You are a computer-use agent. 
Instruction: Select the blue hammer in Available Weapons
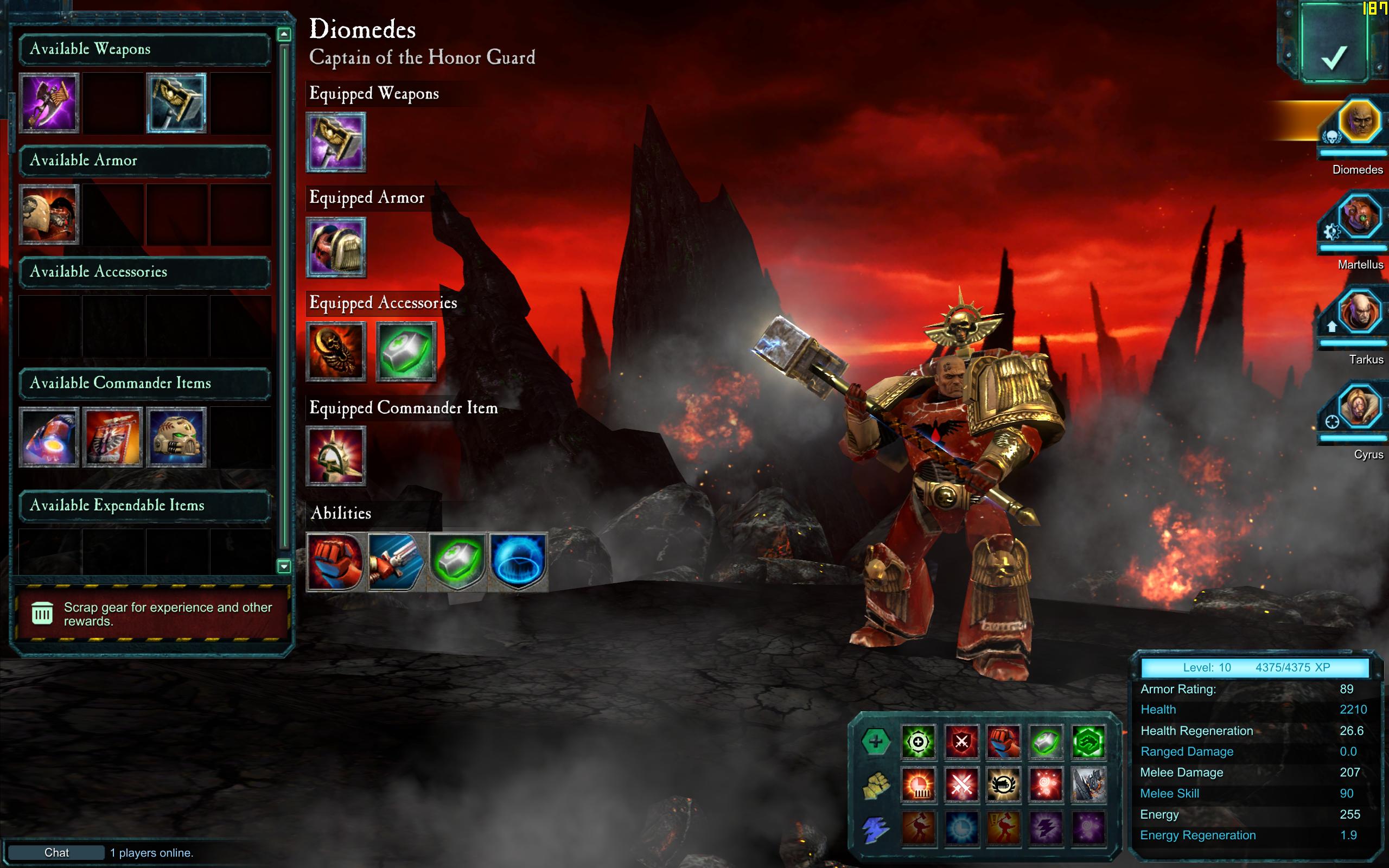pos(176,103)
